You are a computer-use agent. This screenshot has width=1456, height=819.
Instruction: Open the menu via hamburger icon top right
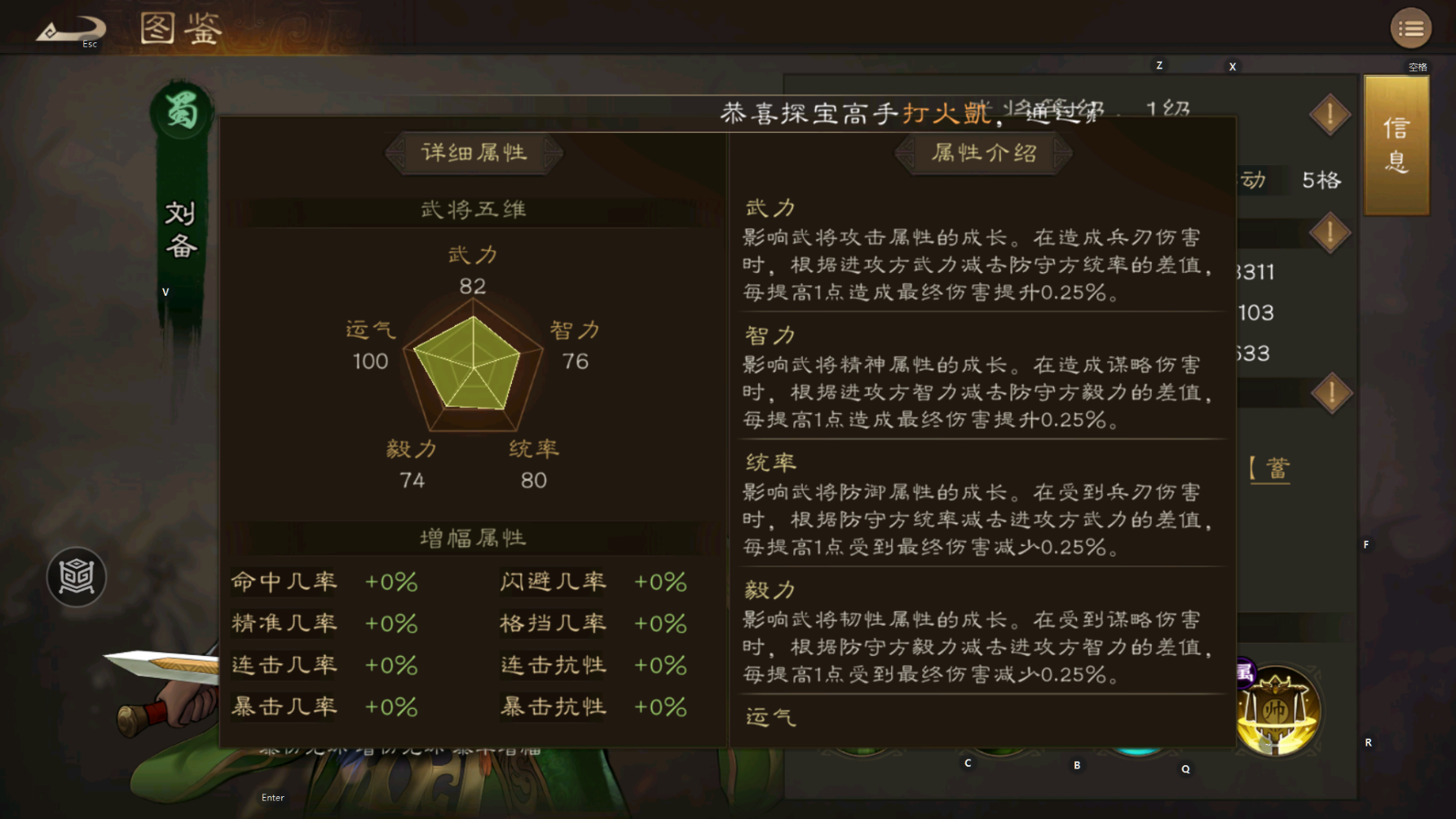[x=1410, y=28]
